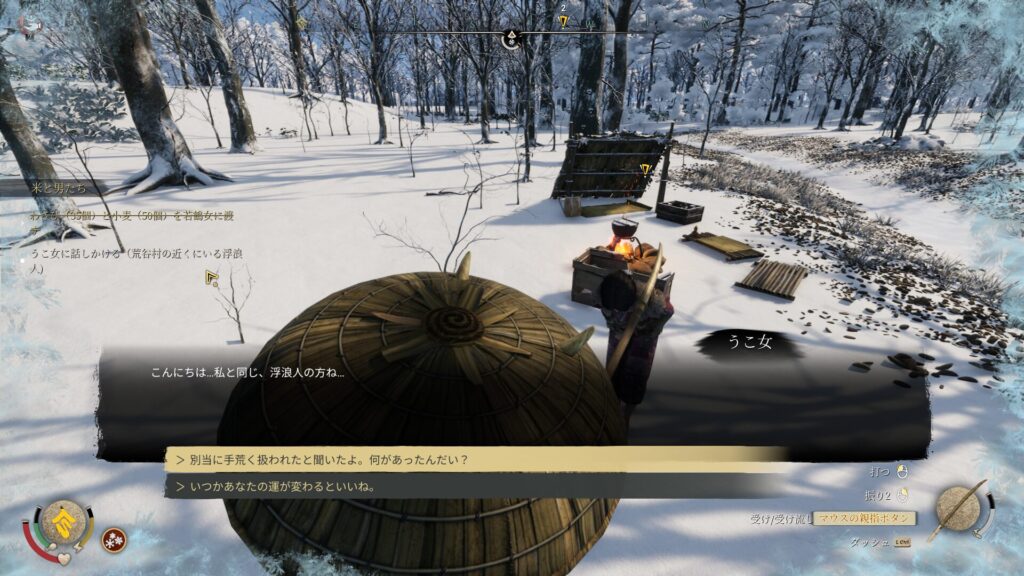Click the gold clan emblem icon
The height and width of the screenshot is (576, 1024).
click(62, 524)
